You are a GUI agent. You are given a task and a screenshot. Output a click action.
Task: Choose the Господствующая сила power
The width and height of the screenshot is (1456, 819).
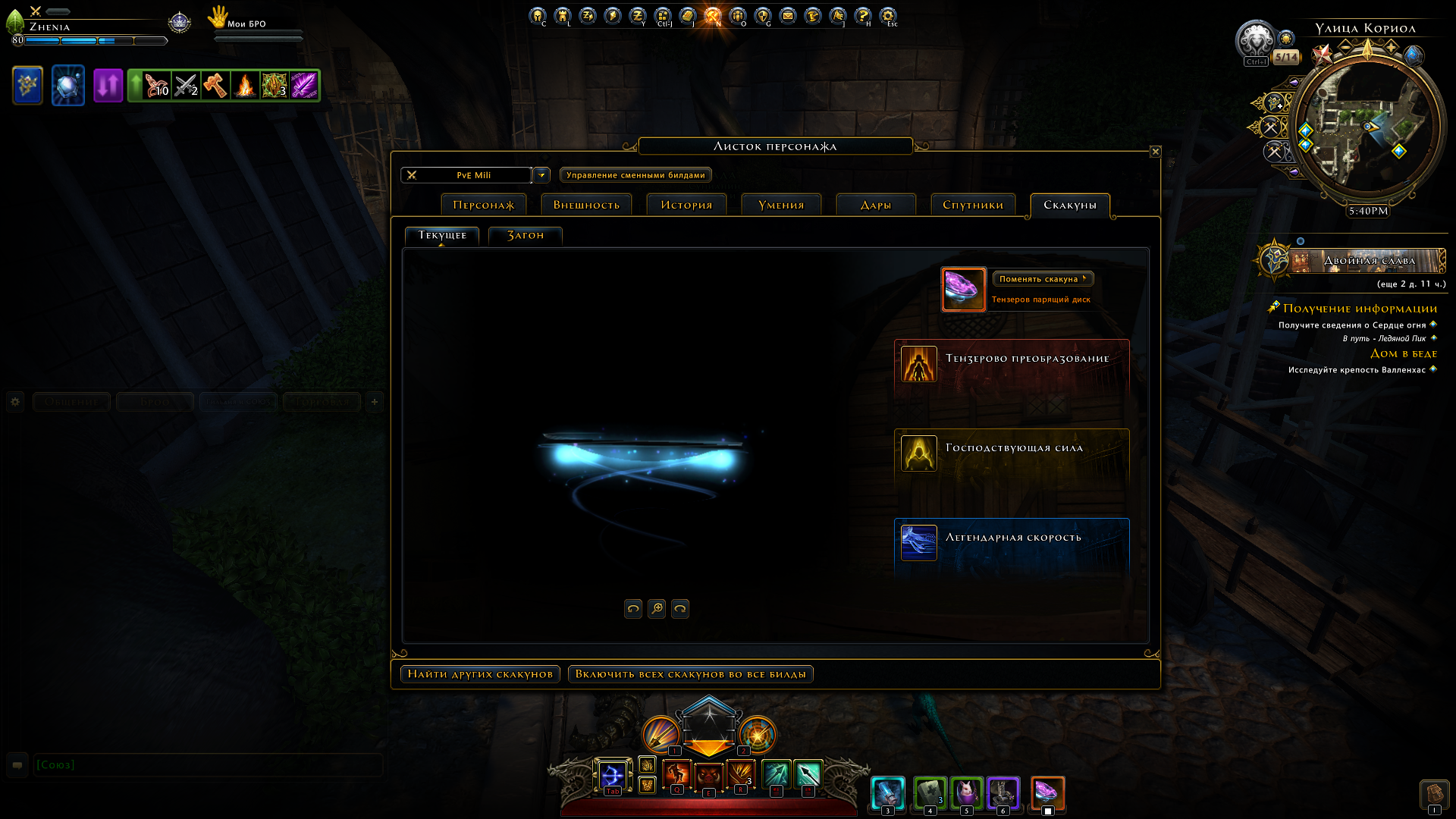click(1012, 451)
